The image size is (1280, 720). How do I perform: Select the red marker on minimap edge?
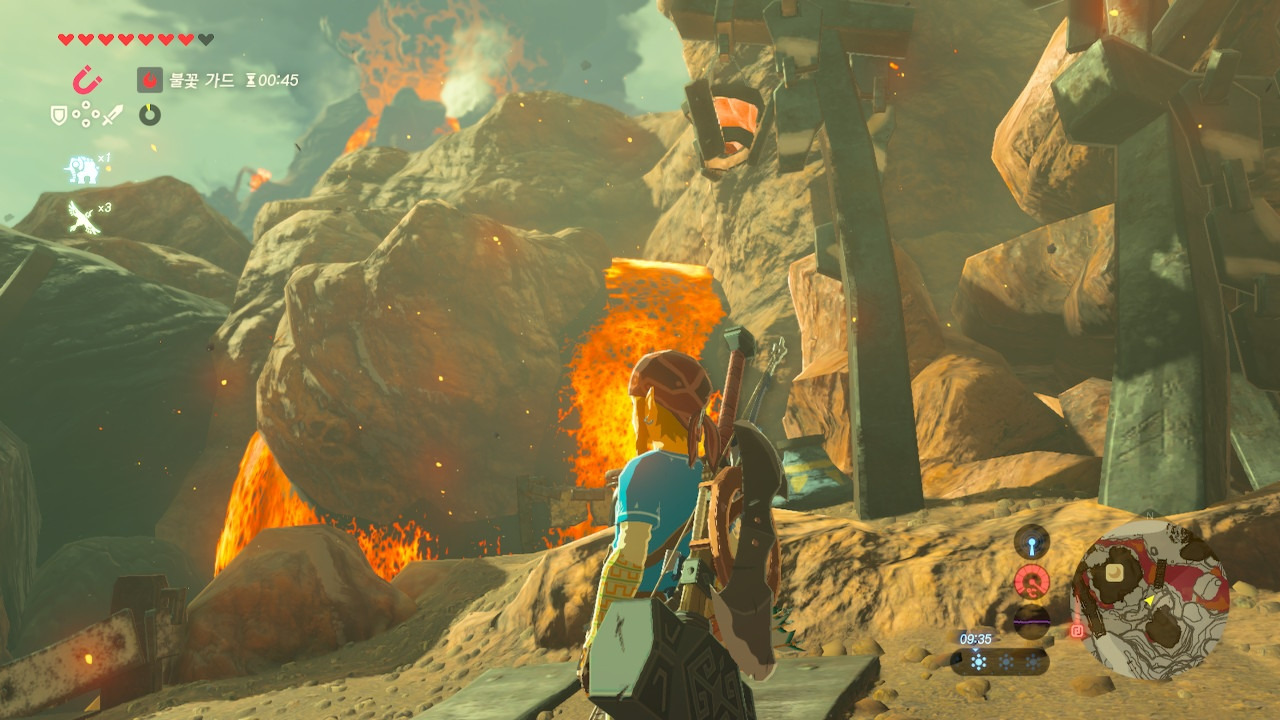1078,630
